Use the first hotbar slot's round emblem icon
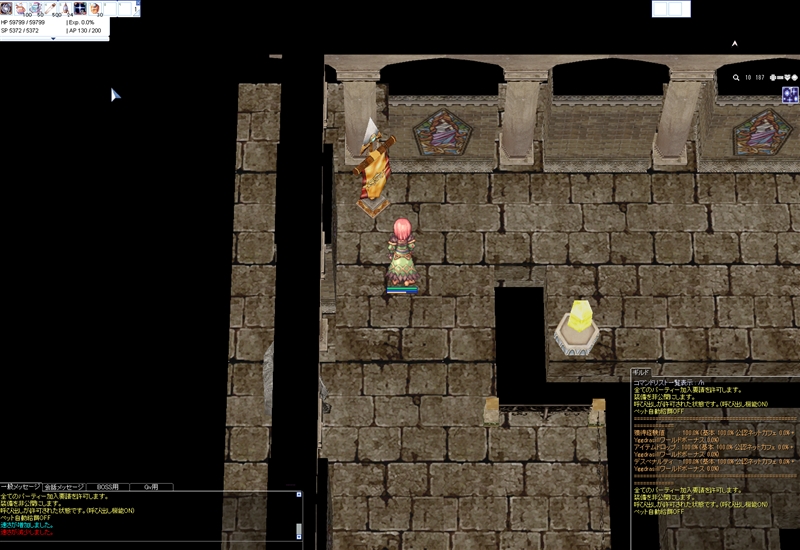 [7, 9]
